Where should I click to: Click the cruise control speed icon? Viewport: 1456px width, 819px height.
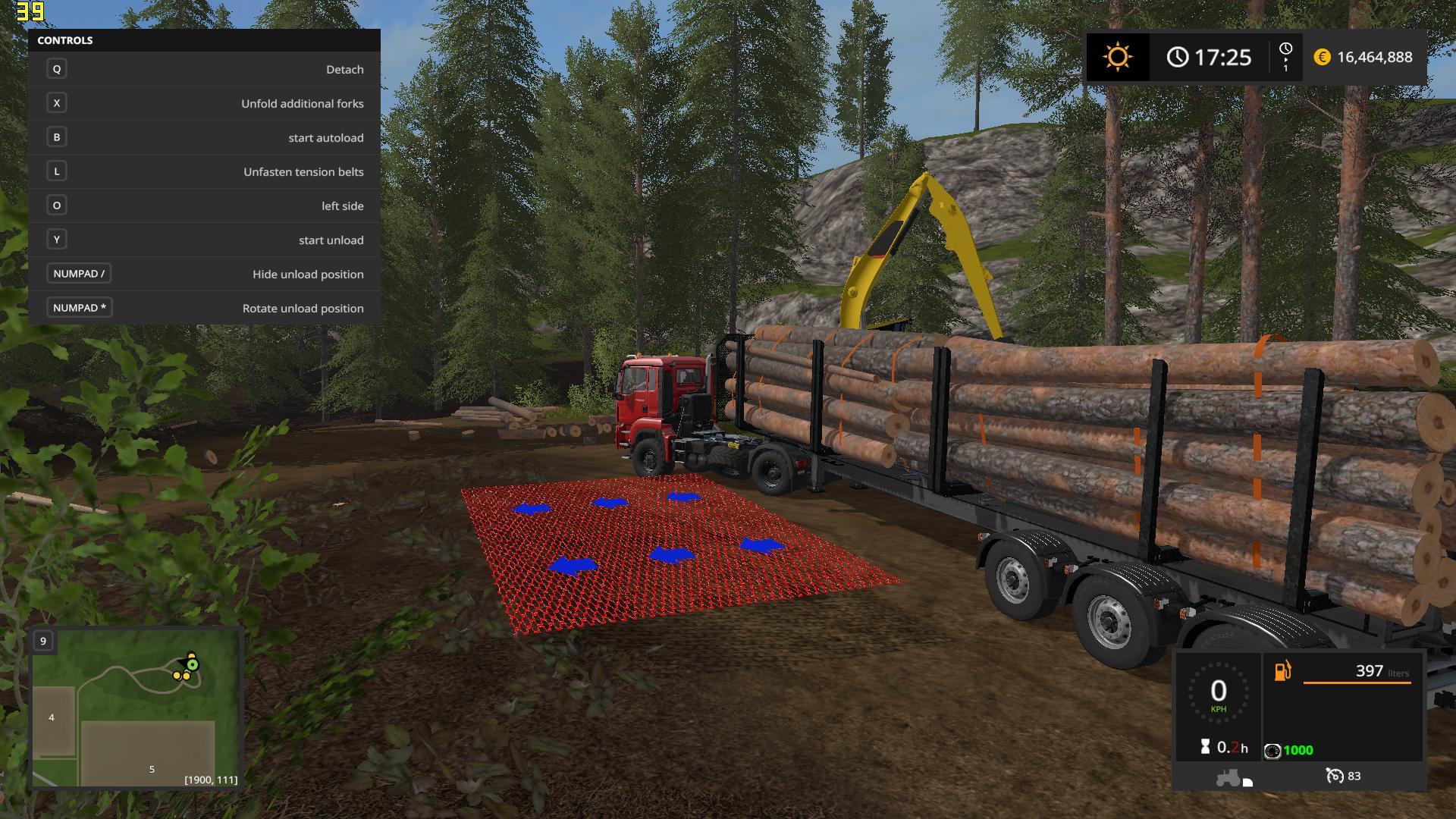click(x=1334, y=776)
